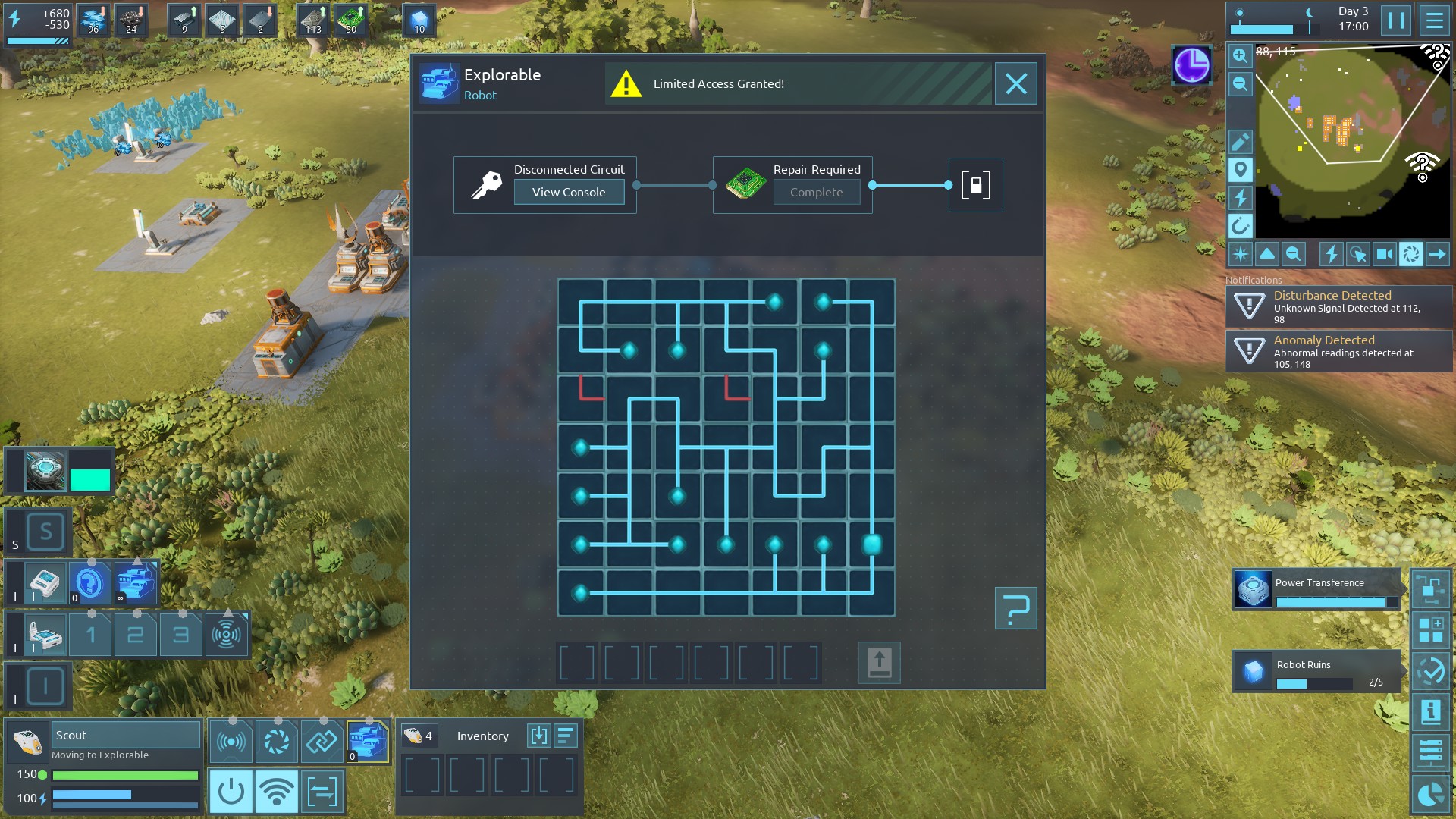This screenshot has height=819, width=1456.
Task: Click the inventory sort button
Action: click(x=566, y=736)
